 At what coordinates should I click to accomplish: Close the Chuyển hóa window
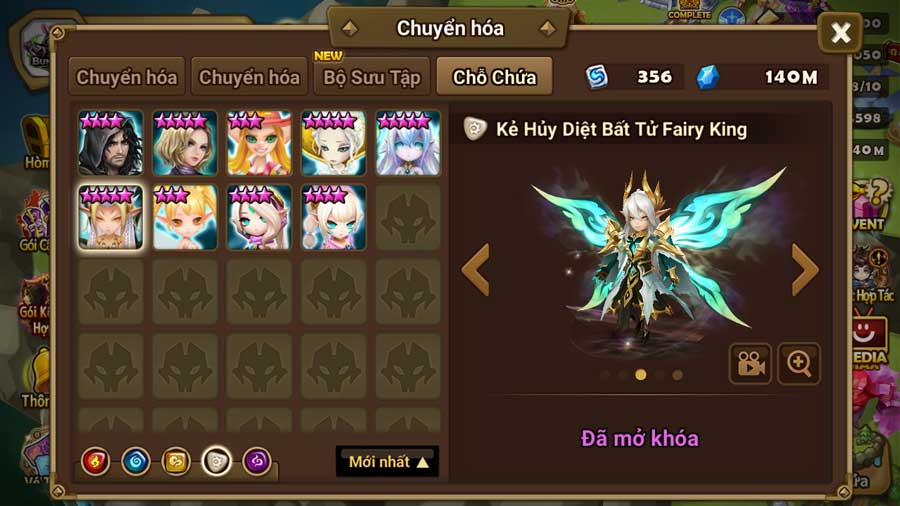[840, 34]
